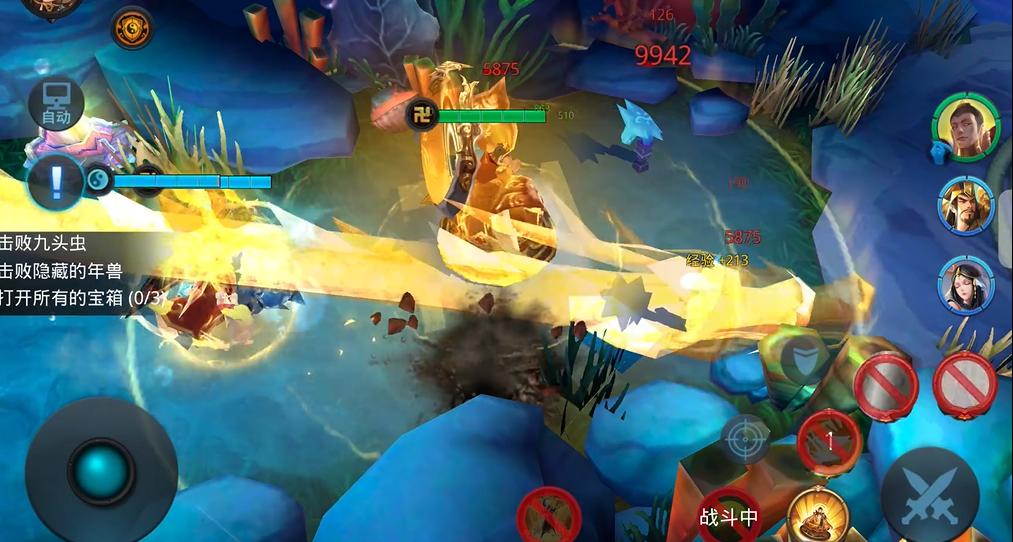1013x542 pixels.
Task: Activate the crosshair target-lock button
Action: pyautogui.click(x=746, y=439)
